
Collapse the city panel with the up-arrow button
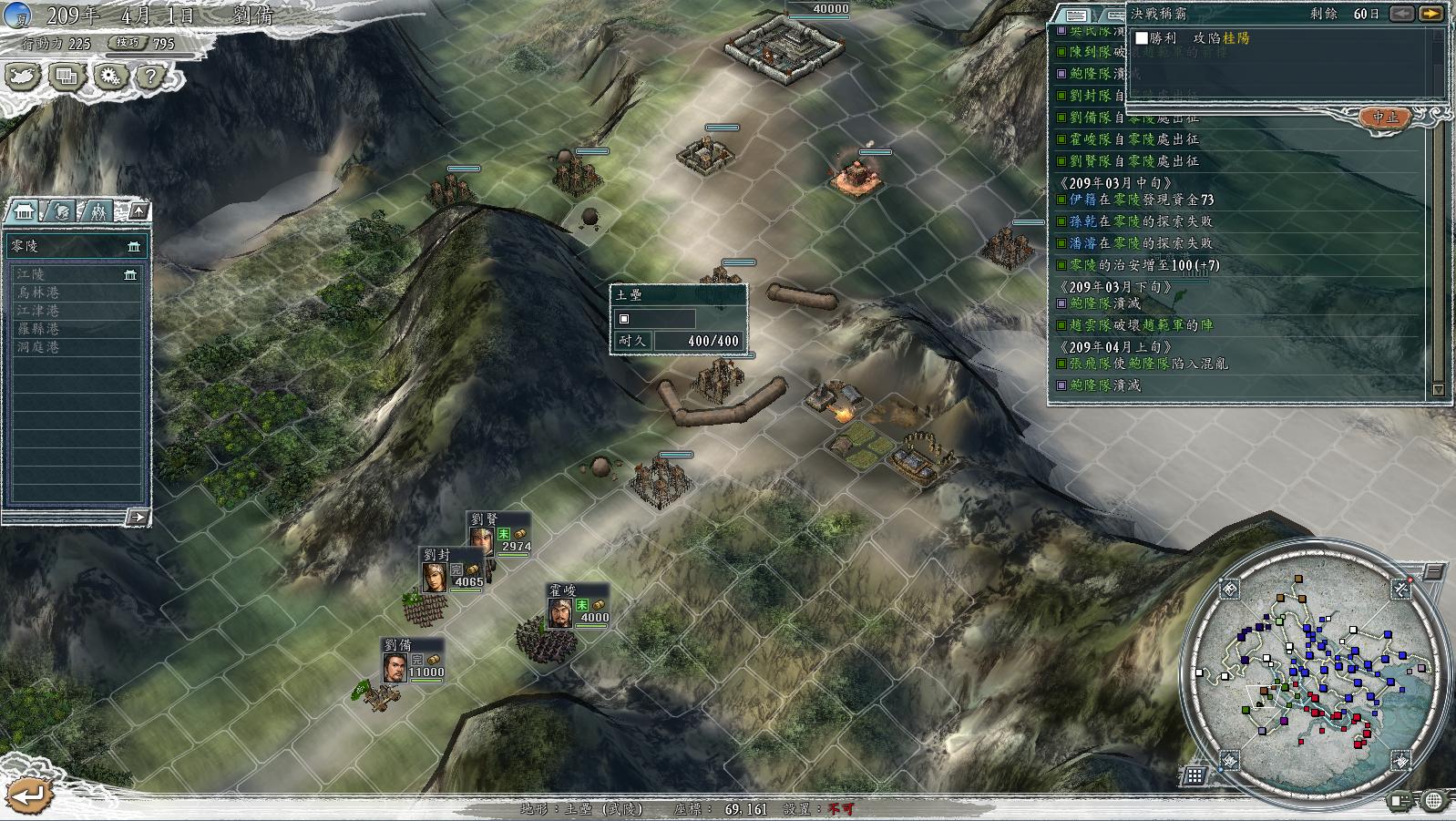pyautogui.click(x=138, y=210)
